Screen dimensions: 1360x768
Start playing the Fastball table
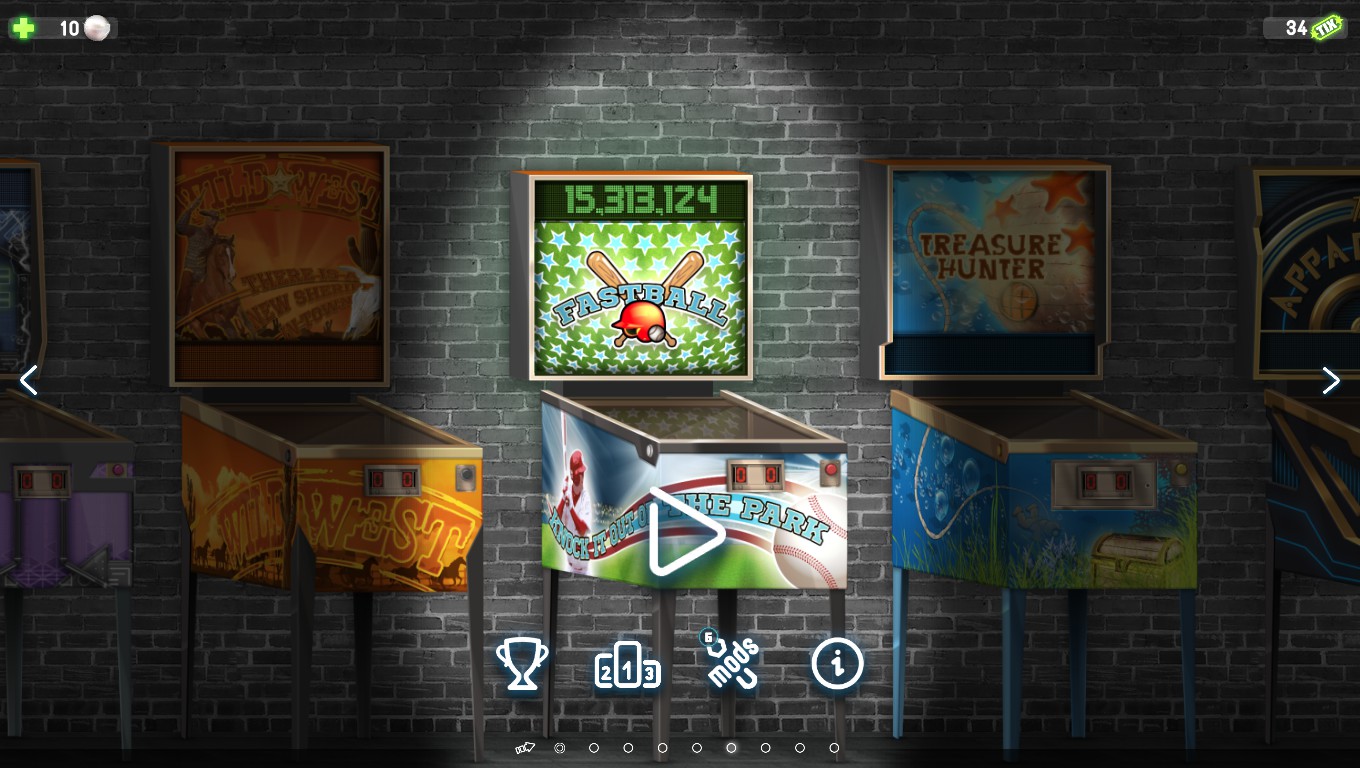(x=686, y=531)
